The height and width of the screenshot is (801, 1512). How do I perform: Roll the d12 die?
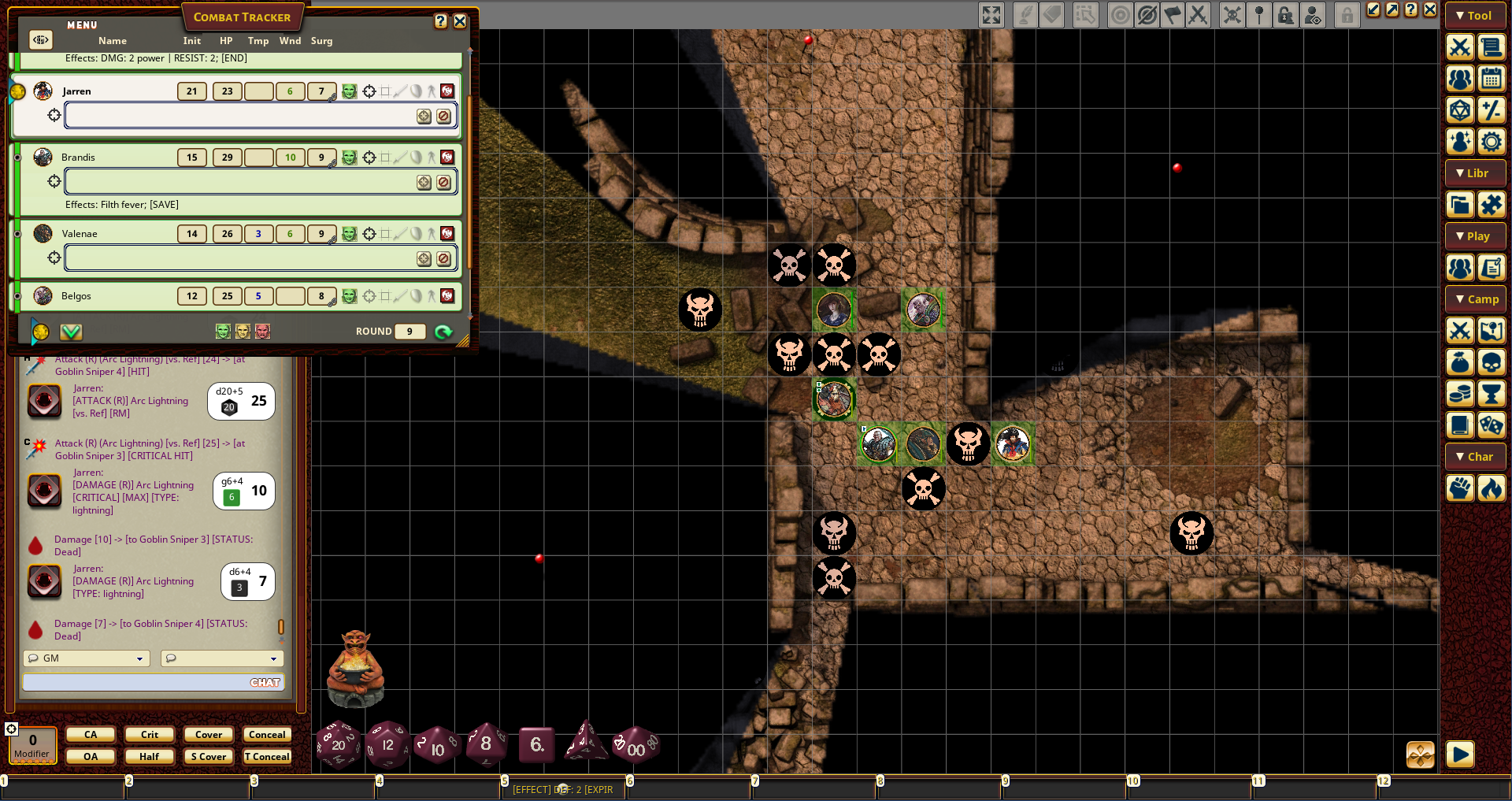coord(387,744)
